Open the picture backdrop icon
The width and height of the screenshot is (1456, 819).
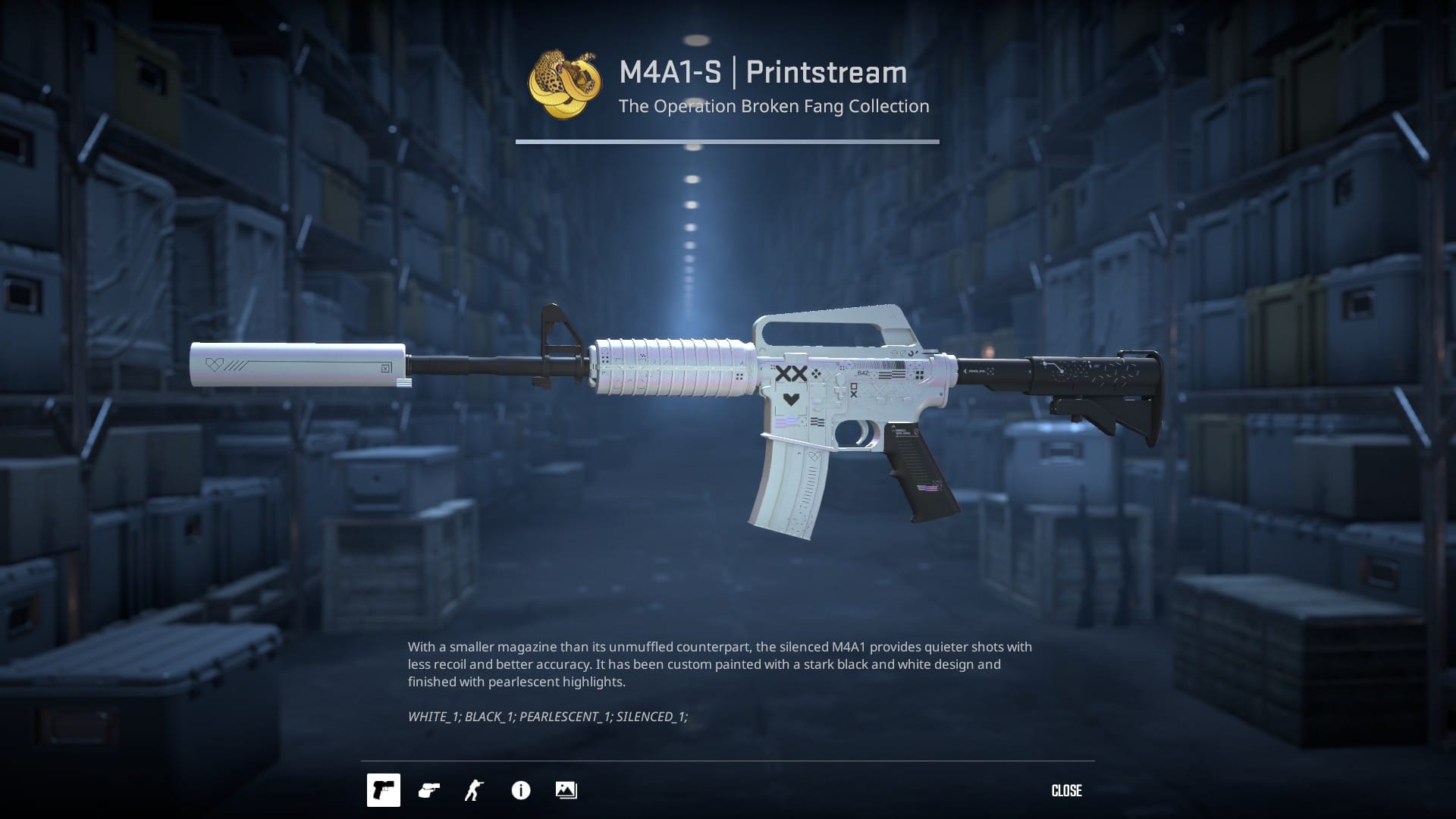pos(566,790)
